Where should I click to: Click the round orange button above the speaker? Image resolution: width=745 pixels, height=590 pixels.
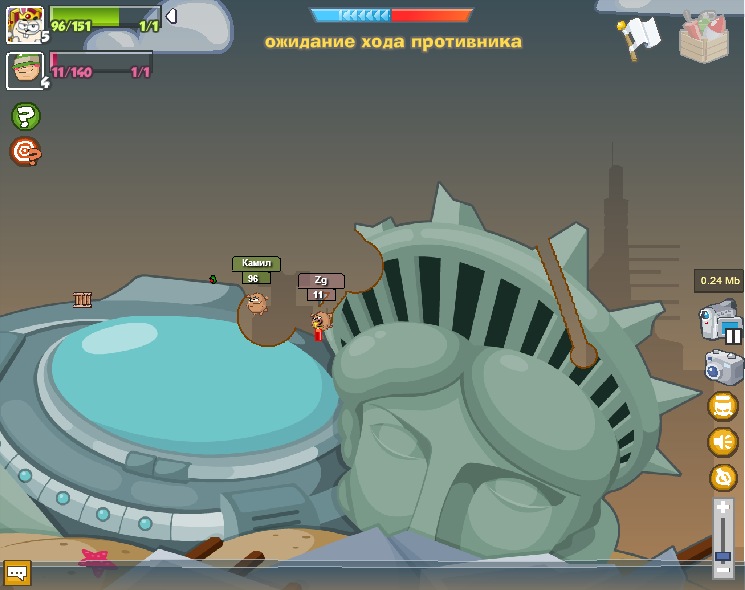click(x=722, y=406)
